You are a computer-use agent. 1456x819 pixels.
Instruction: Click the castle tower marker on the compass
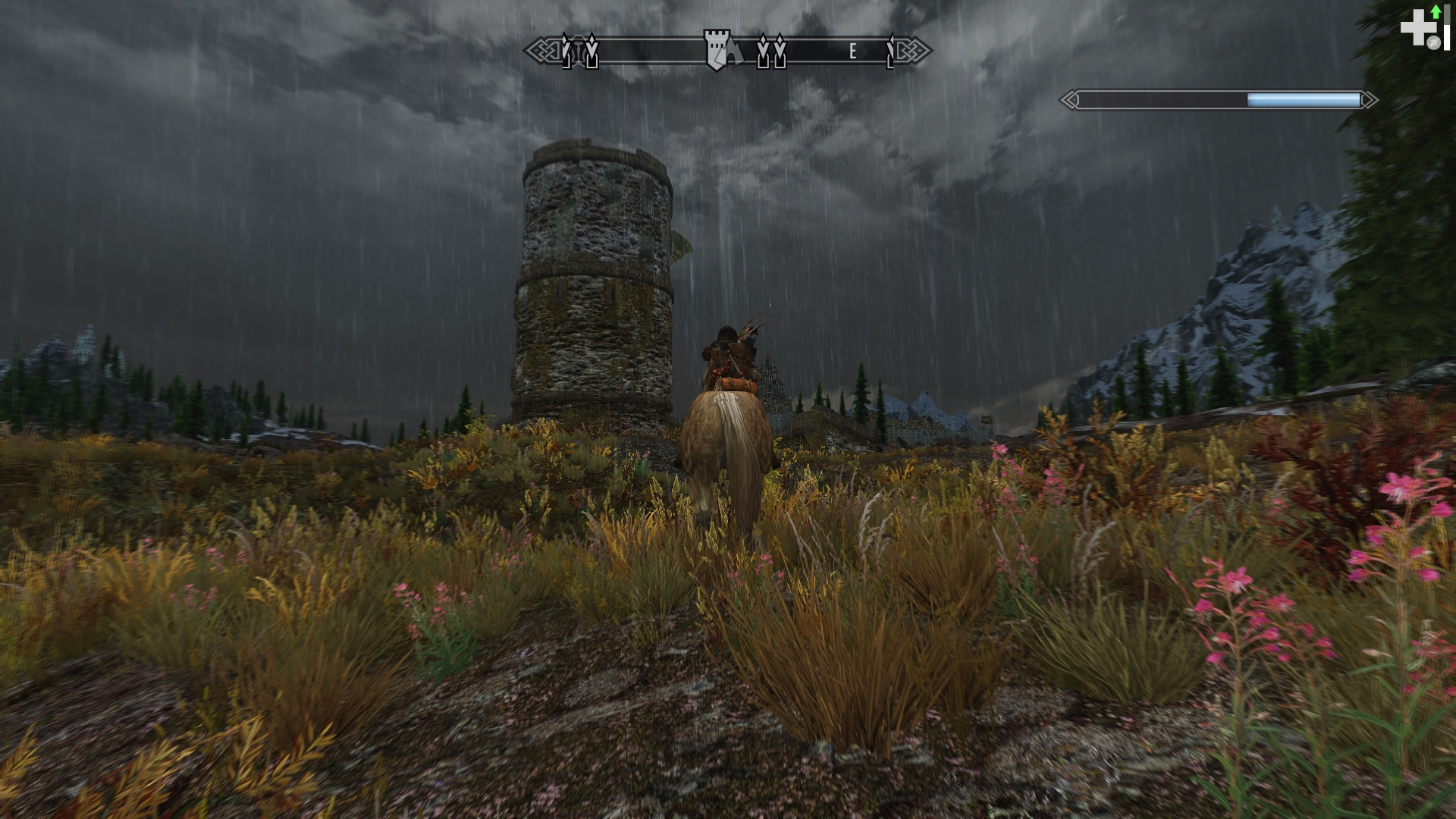point(715,50)
